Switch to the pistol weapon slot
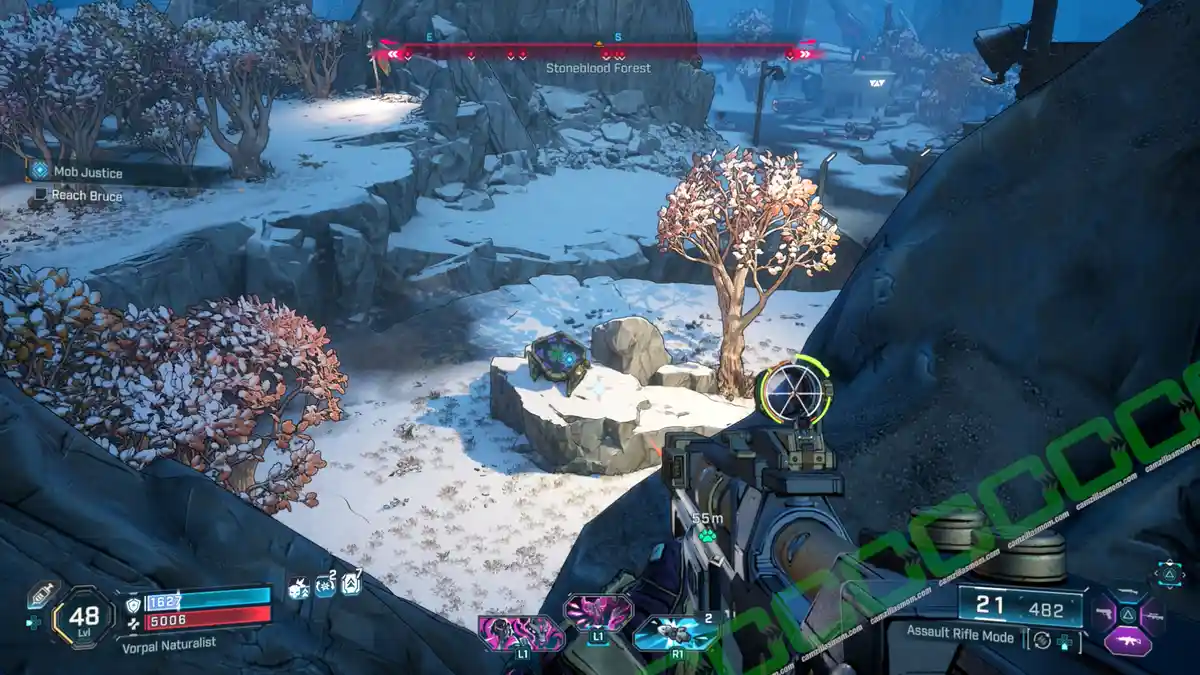This screenshot has width=1200, height=675. [1105, 612]
